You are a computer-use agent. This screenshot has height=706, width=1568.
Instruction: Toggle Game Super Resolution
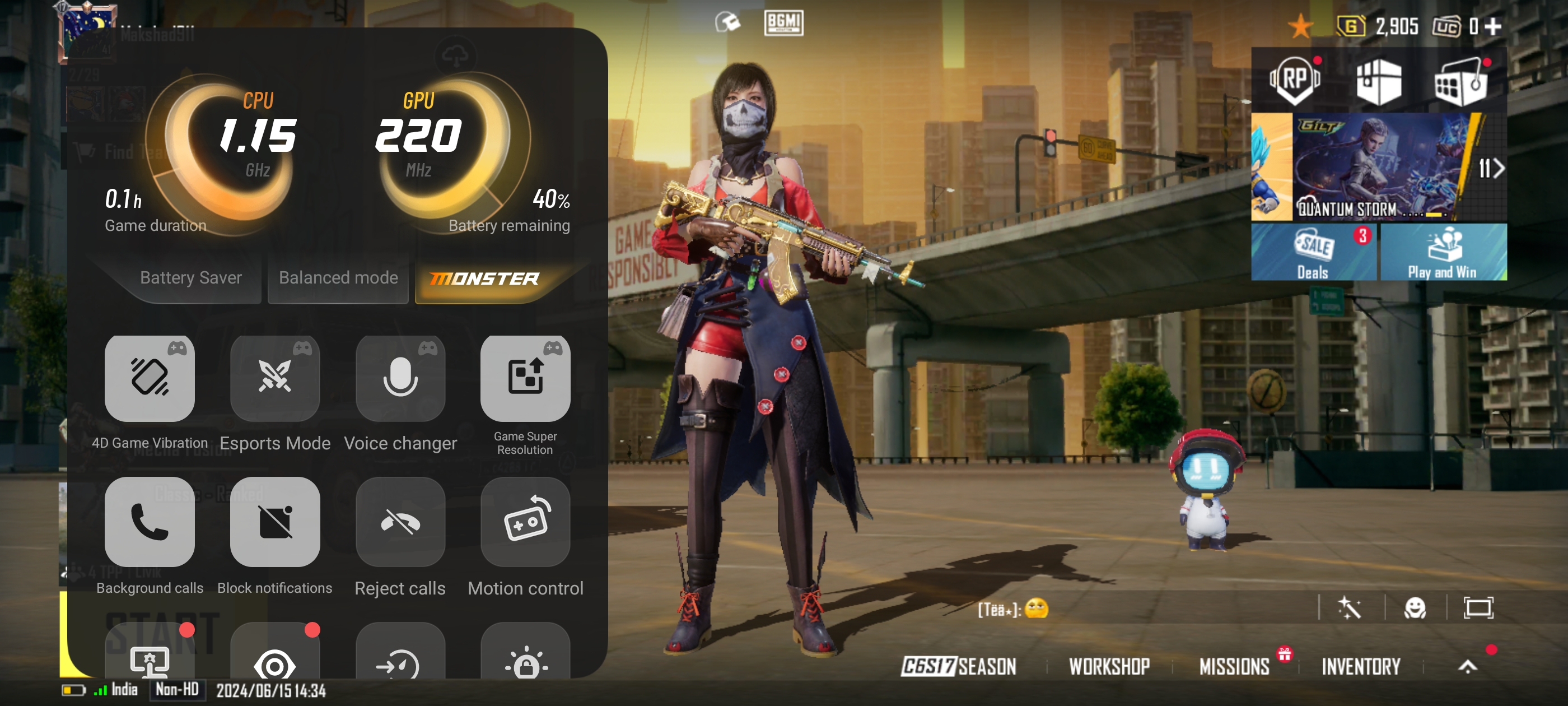point(525,378)
